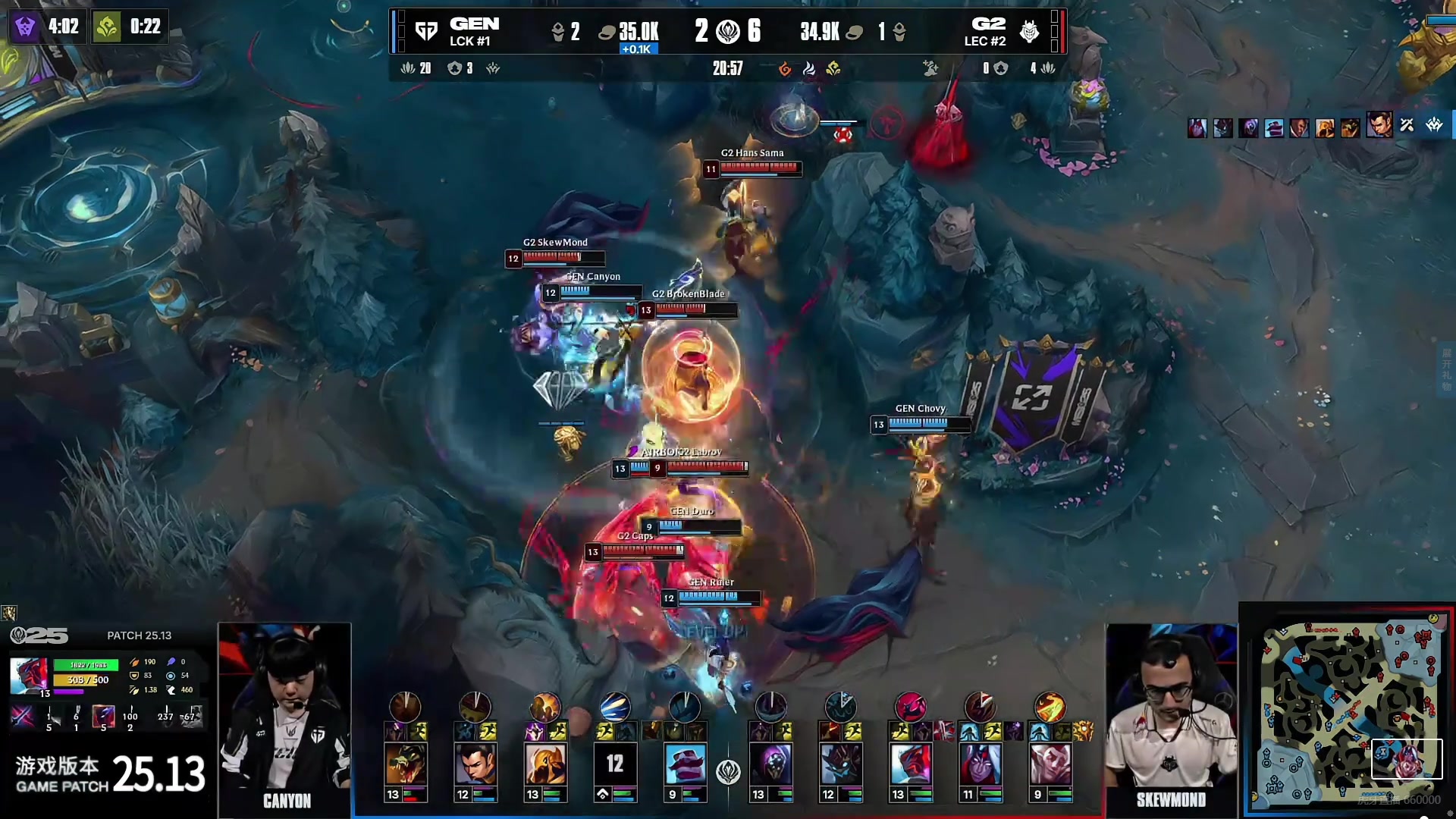Click the G2 team logo on the scoreboard
Viewport: 1456px width, 819px height.
point(1029,31)
